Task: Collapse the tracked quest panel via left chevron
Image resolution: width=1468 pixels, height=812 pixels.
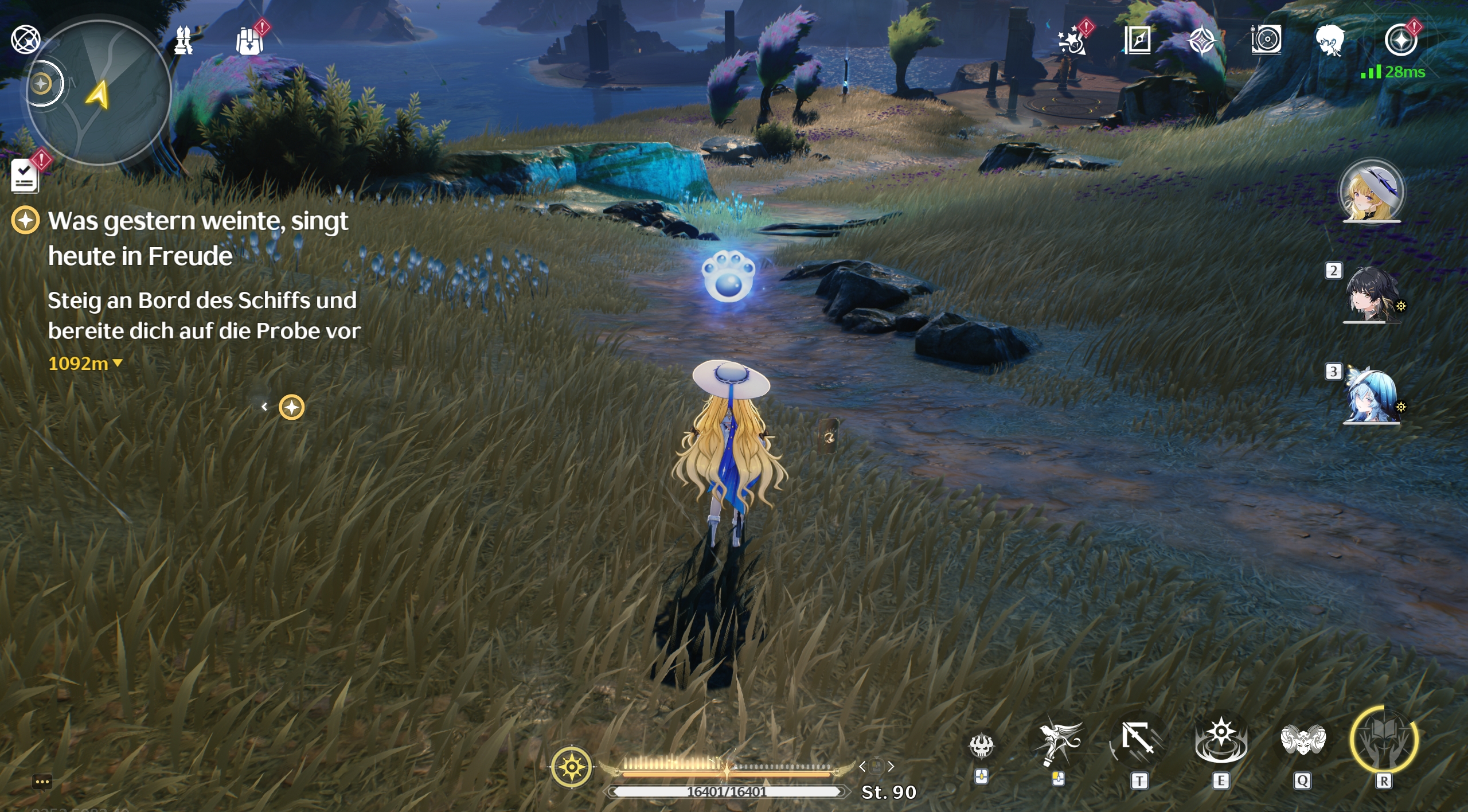Action: point(264,407)
